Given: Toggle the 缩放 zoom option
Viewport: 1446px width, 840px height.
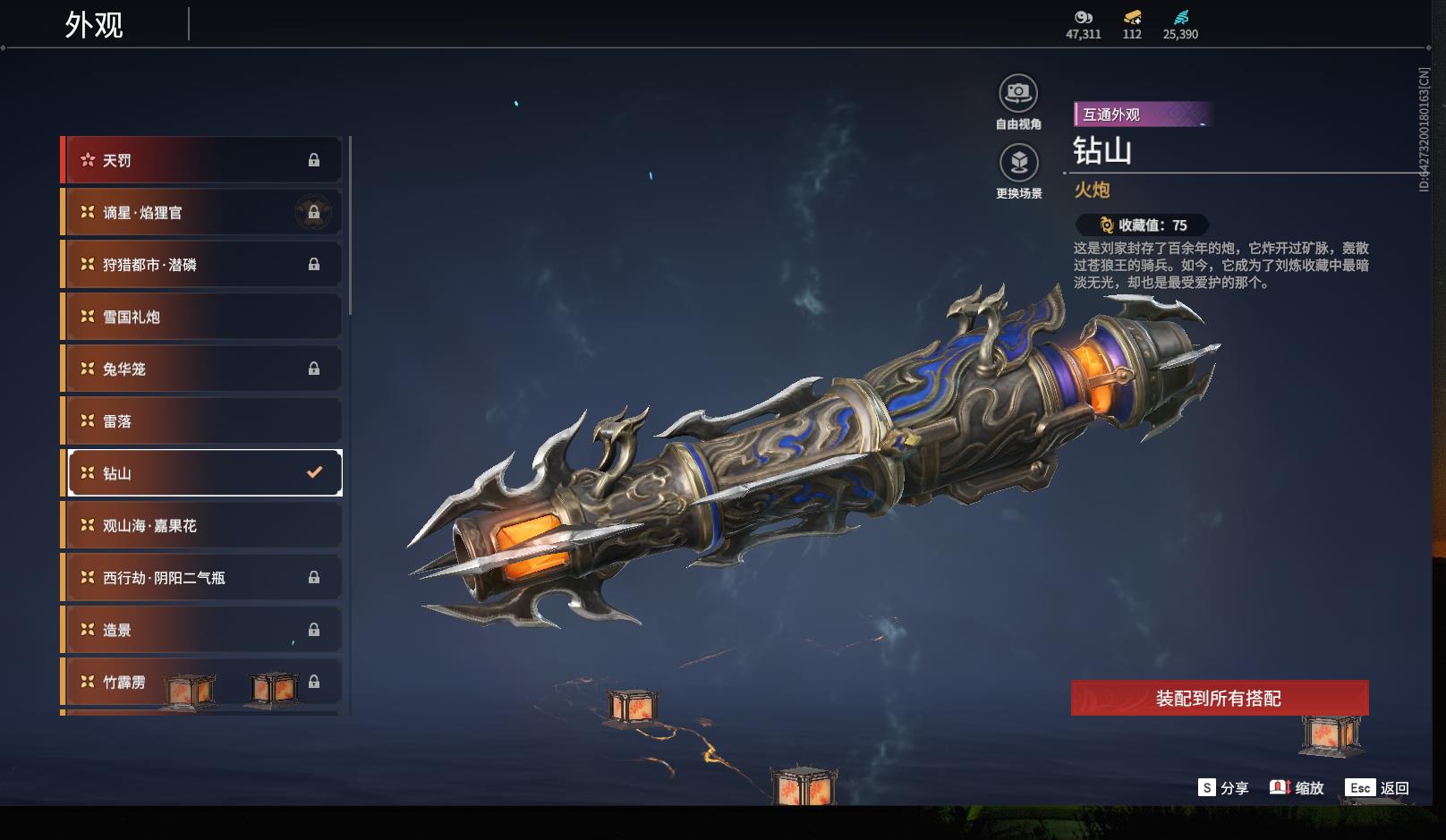Looking at the screenshot, I should [1297, 788].
